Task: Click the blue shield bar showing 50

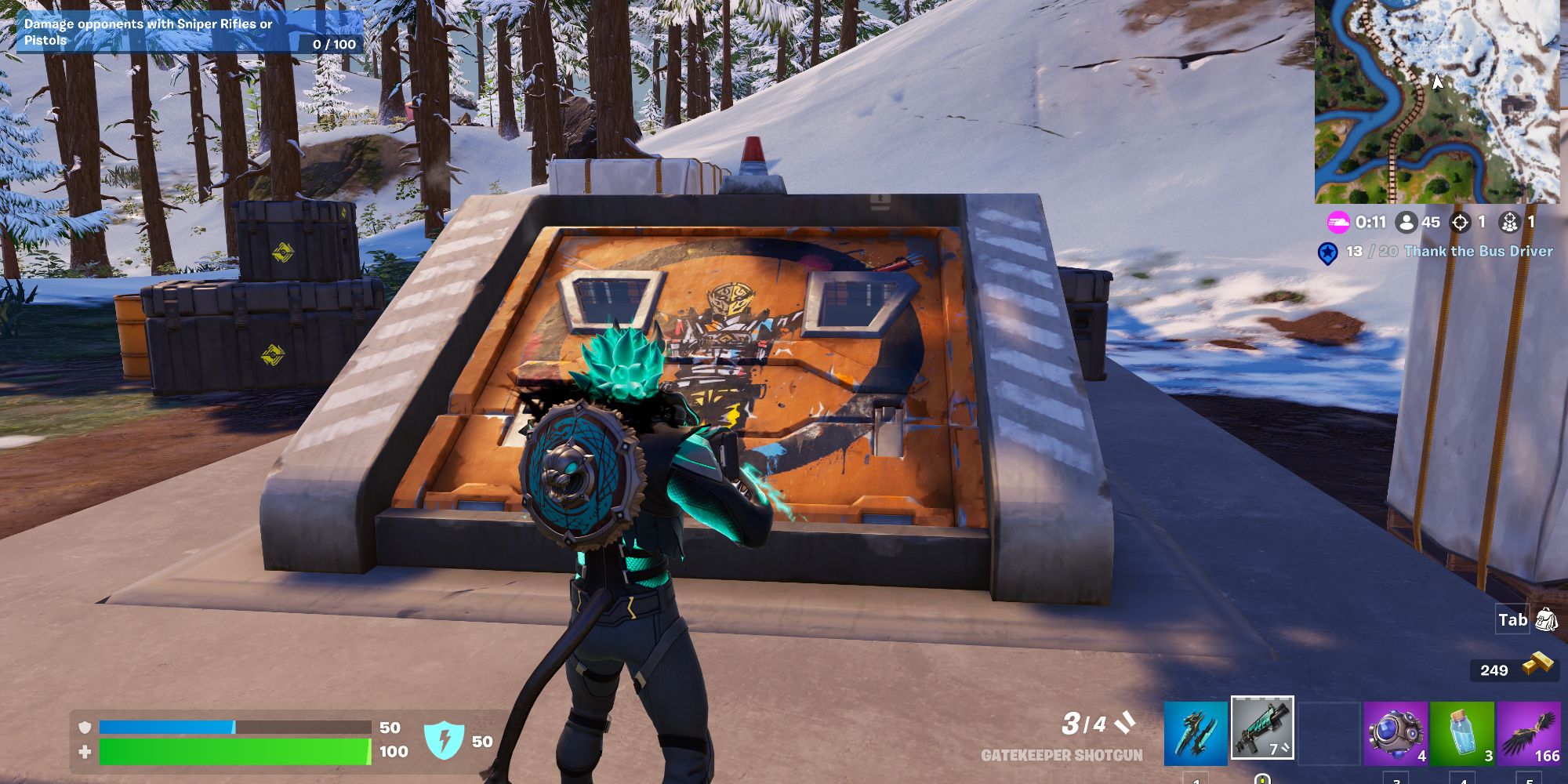Action: pyautogui.click(x=235, y=725)
